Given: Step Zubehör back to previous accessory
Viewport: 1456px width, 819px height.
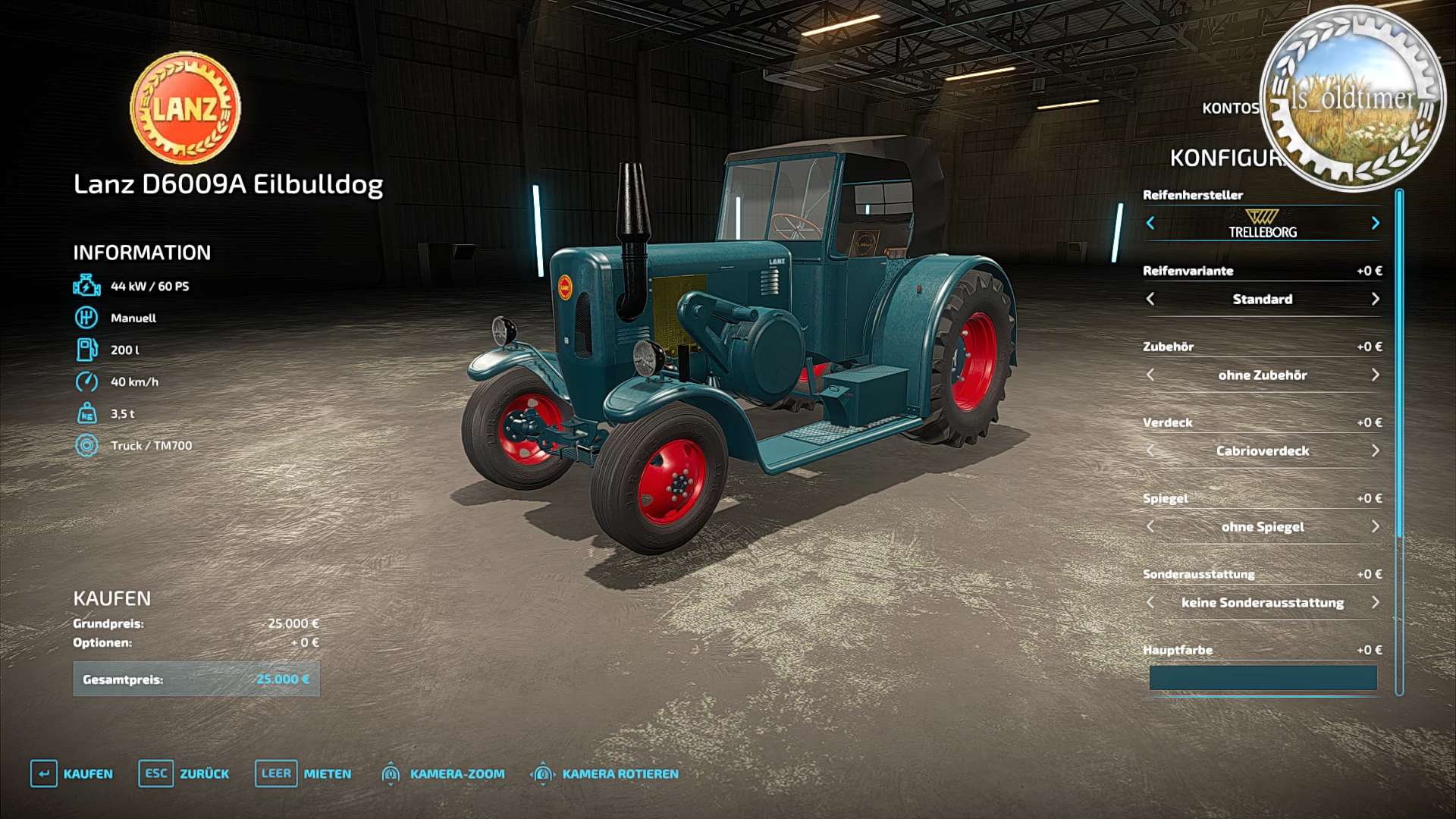Looking at the screenshot, I should [x=1150, y=375].
